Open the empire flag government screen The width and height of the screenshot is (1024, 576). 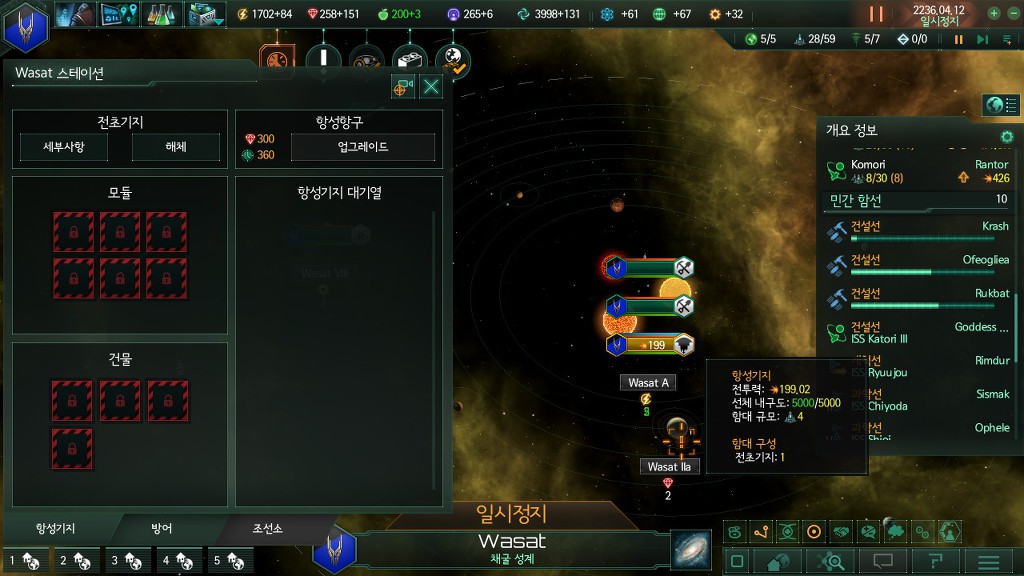26,26
